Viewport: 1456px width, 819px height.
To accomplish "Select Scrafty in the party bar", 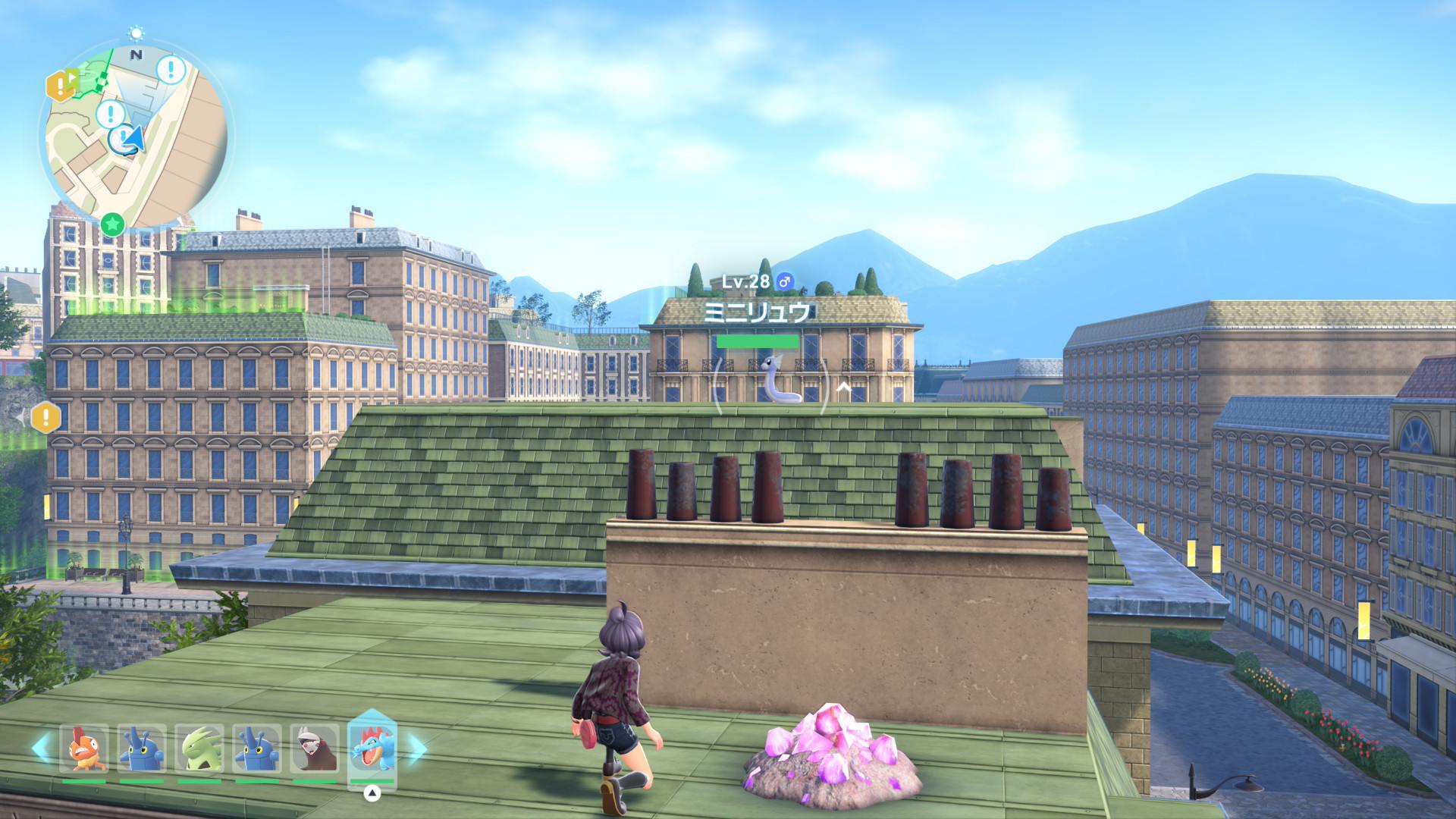I will (84, 748).
